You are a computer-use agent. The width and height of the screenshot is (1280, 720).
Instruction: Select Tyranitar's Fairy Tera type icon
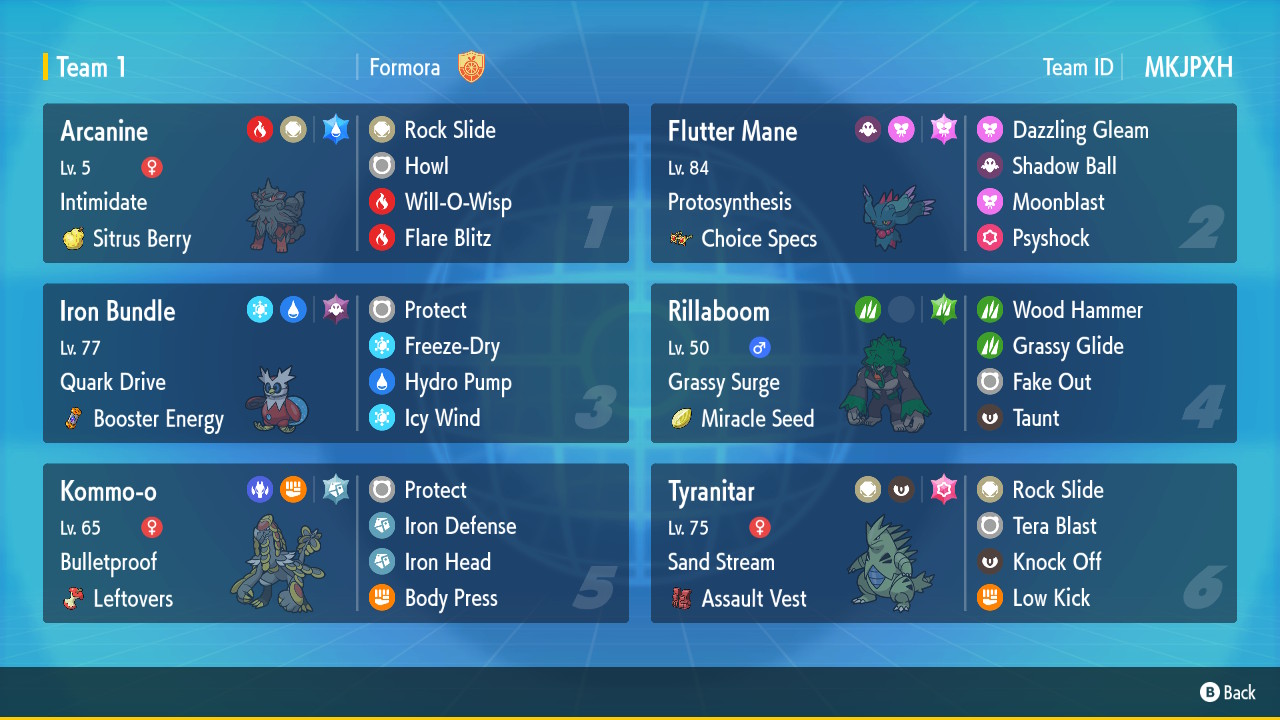943,489
